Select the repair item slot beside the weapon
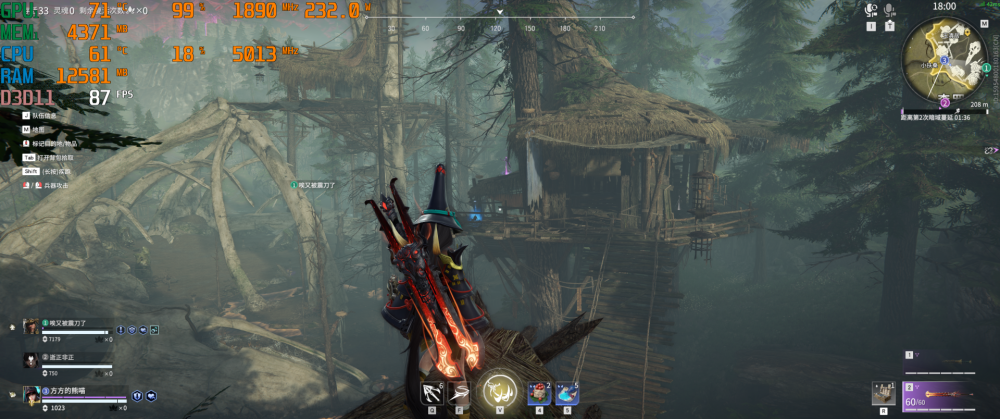Image resolution: width=1000 pixels, height=419 pixels. (882, 394)
